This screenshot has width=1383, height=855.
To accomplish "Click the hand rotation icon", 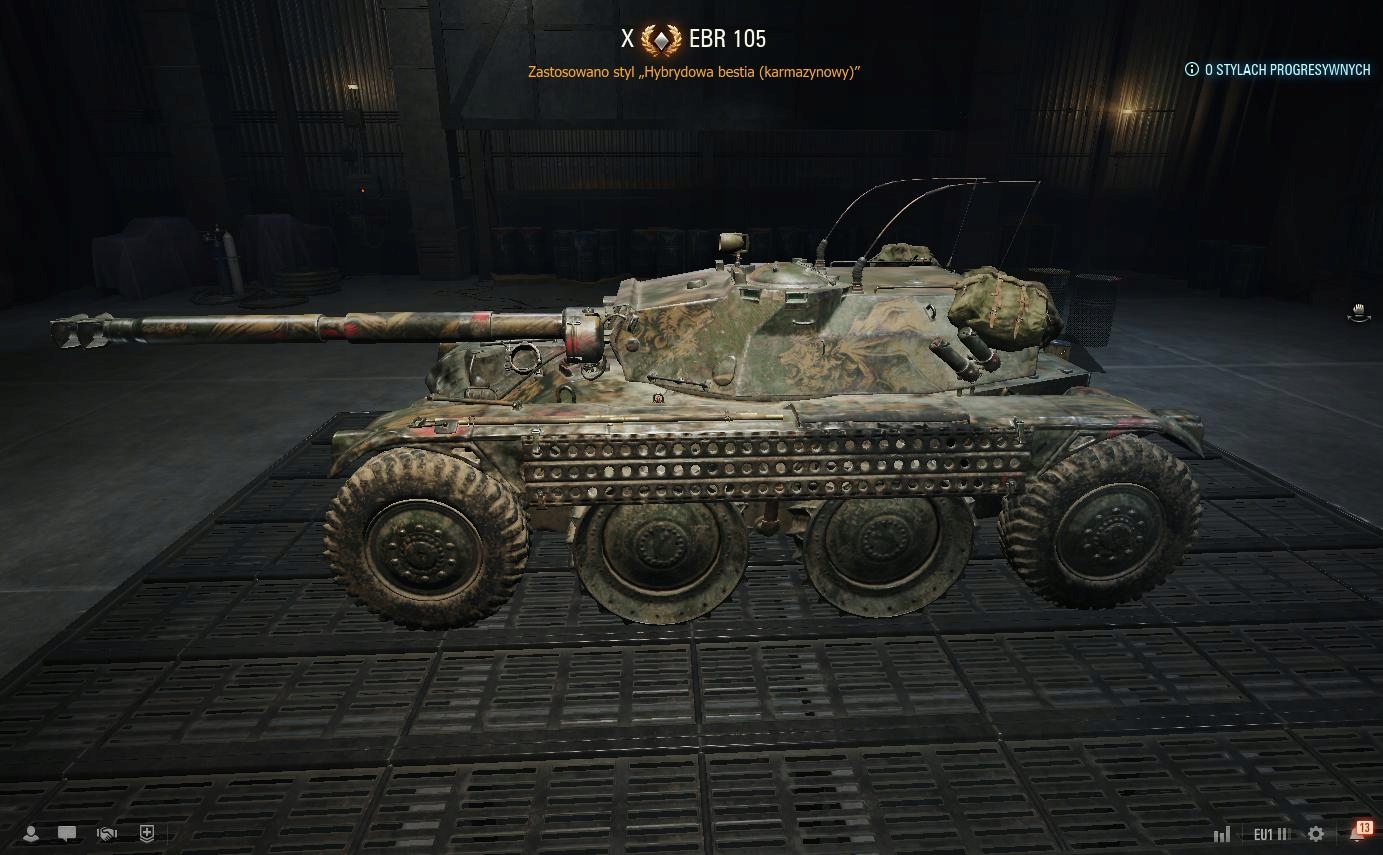I will click(x=1359, y=313).
